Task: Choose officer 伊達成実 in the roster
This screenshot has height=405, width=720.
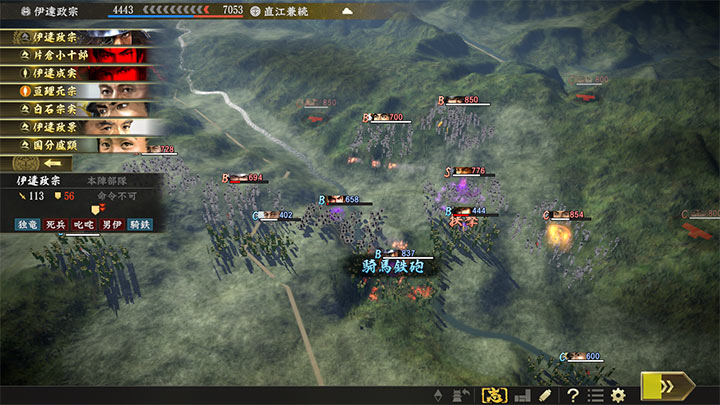Action: pyautogui.click(x=82, y=73)
